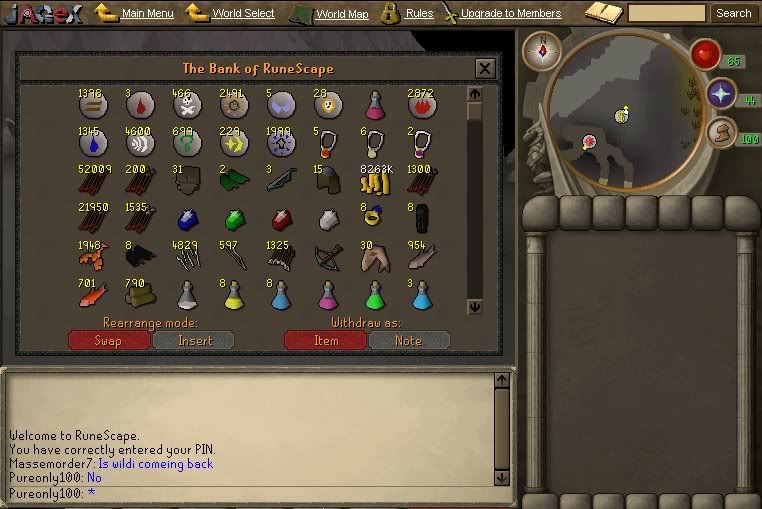Switch rearrange mode to Insert
The image size is (762, 509).
pyautogui.click(x=194, y=340)
